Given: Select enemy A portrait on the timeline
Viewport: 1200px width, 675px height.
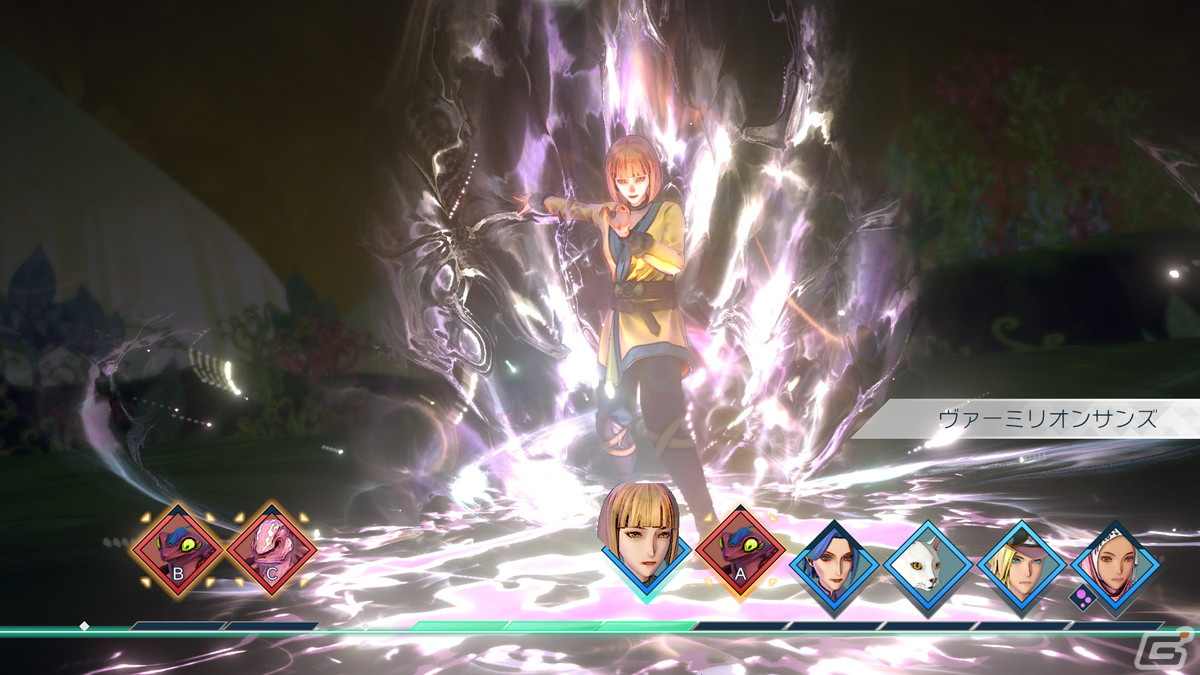Looking at the screenshot, I should [740, 553].
